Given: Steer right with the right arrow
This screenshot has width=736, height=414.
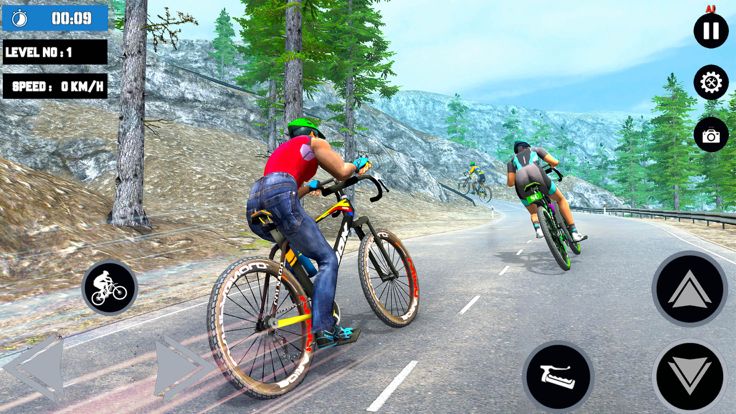Looking at the screenshot, I should (x=182, y=368).
